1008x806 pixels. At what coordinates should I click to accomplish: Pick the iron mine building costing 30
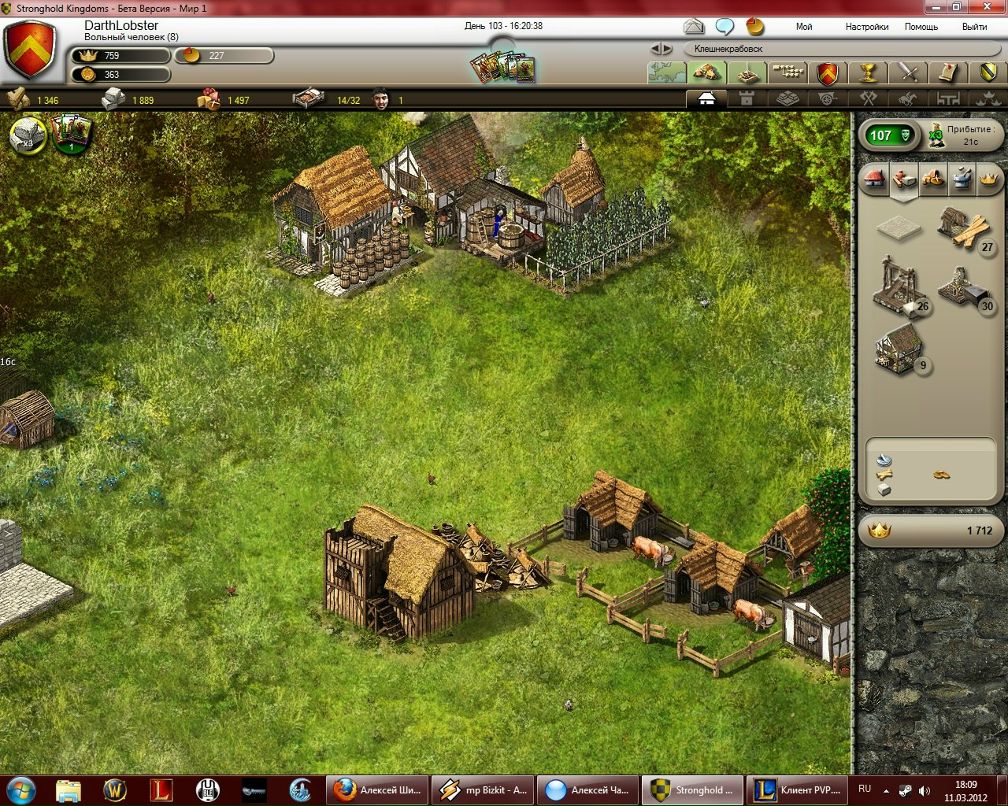[x=964, y=288]
